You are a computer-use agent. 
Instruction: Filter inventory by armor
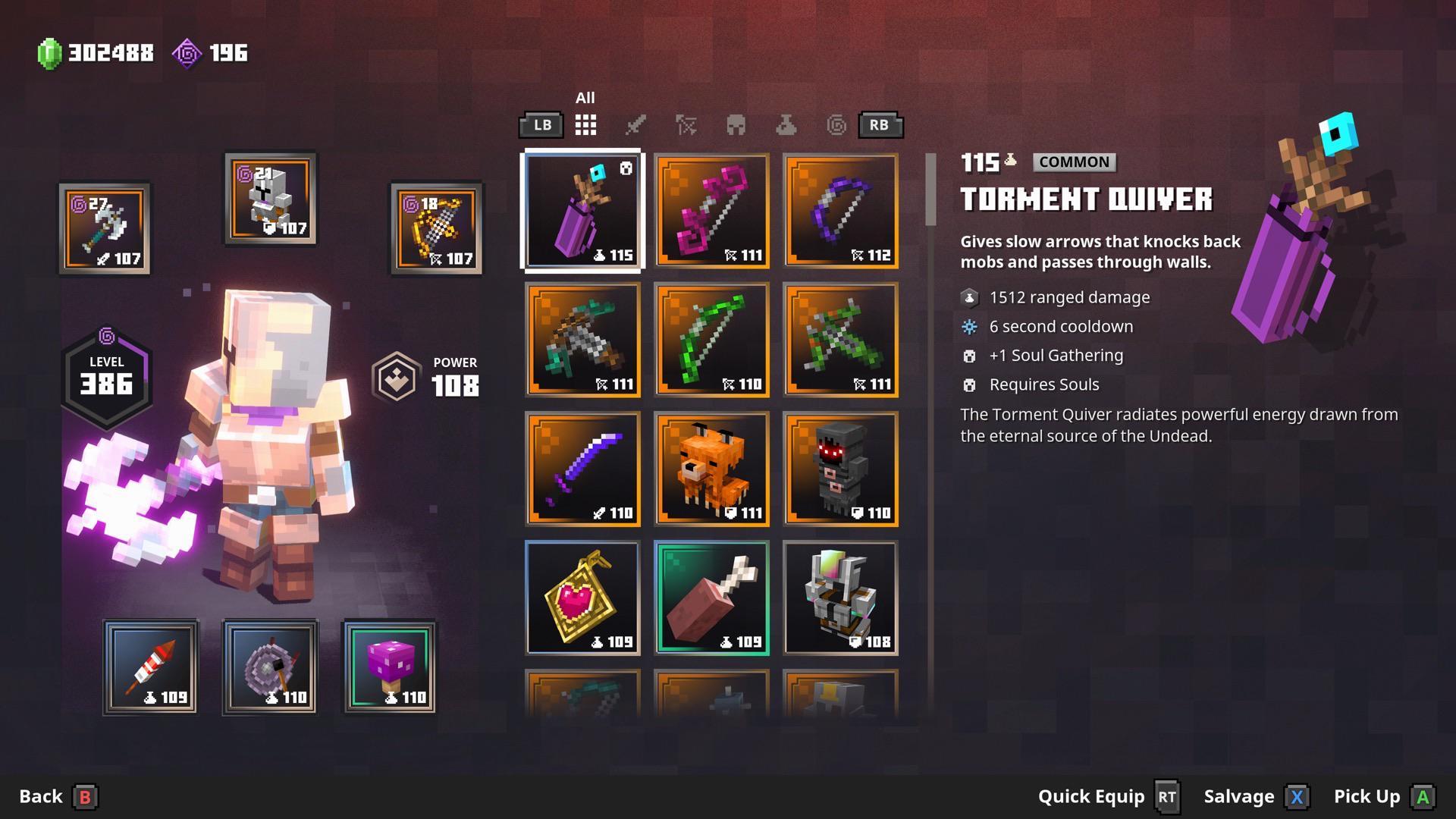[736, 125]
